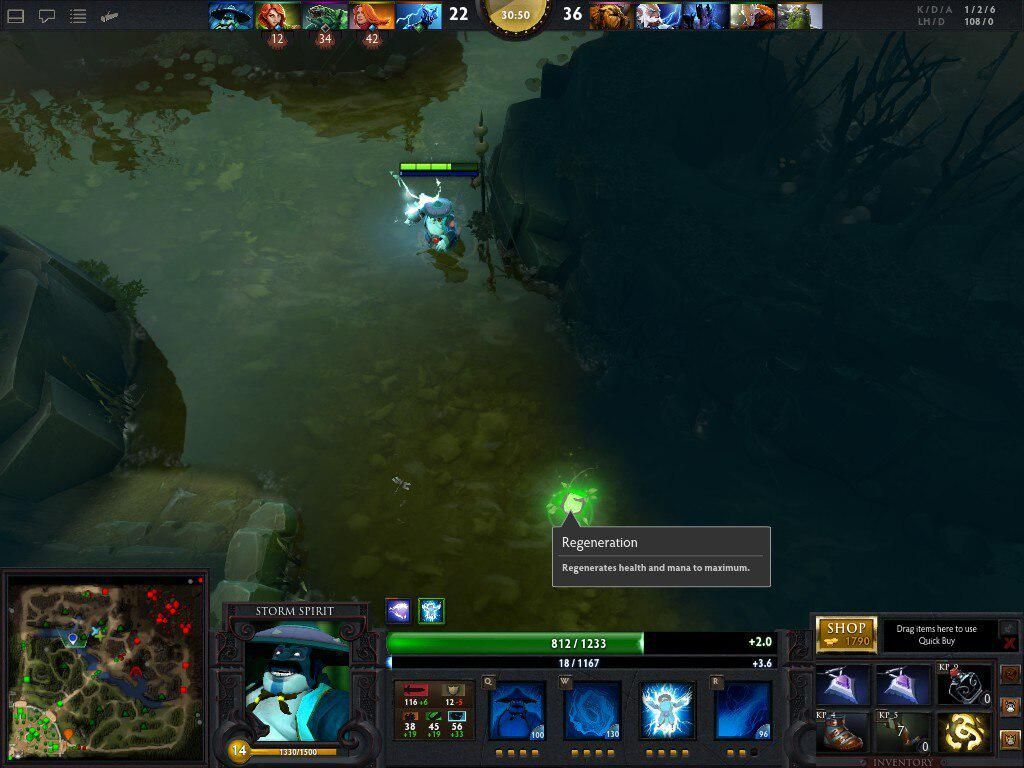The width and height of the screenshot is (1024, 768).
Task: Open the main menu icon in top-left corner
Action: click(x=16, y=16)
